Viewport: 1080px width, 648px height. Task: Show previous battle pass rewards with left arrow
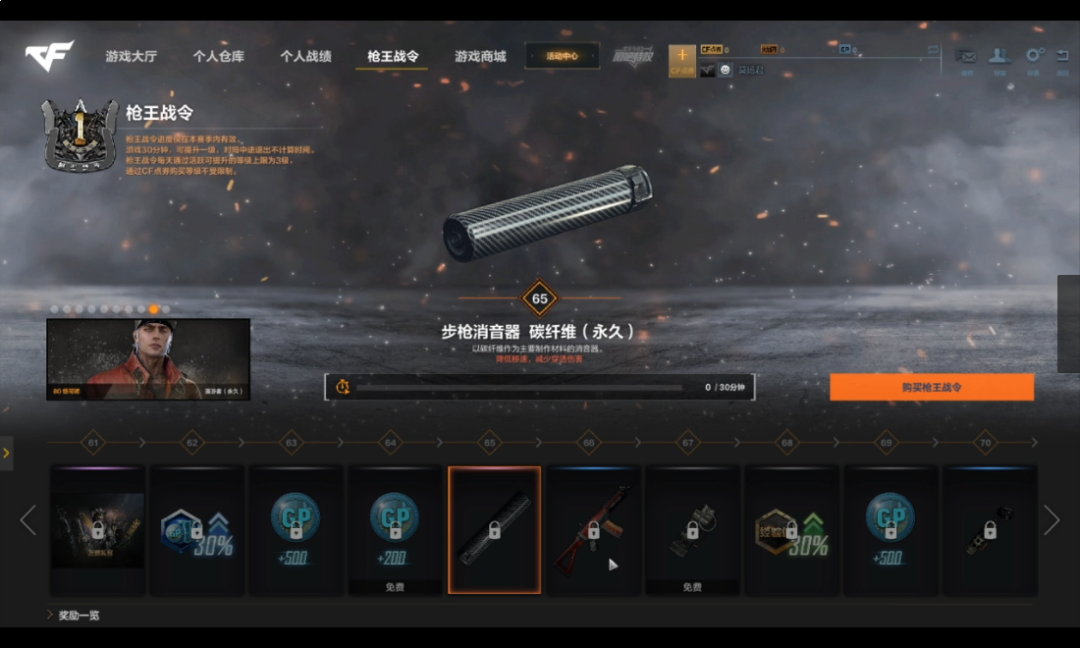pyautogui.click(x=28, y=520)
